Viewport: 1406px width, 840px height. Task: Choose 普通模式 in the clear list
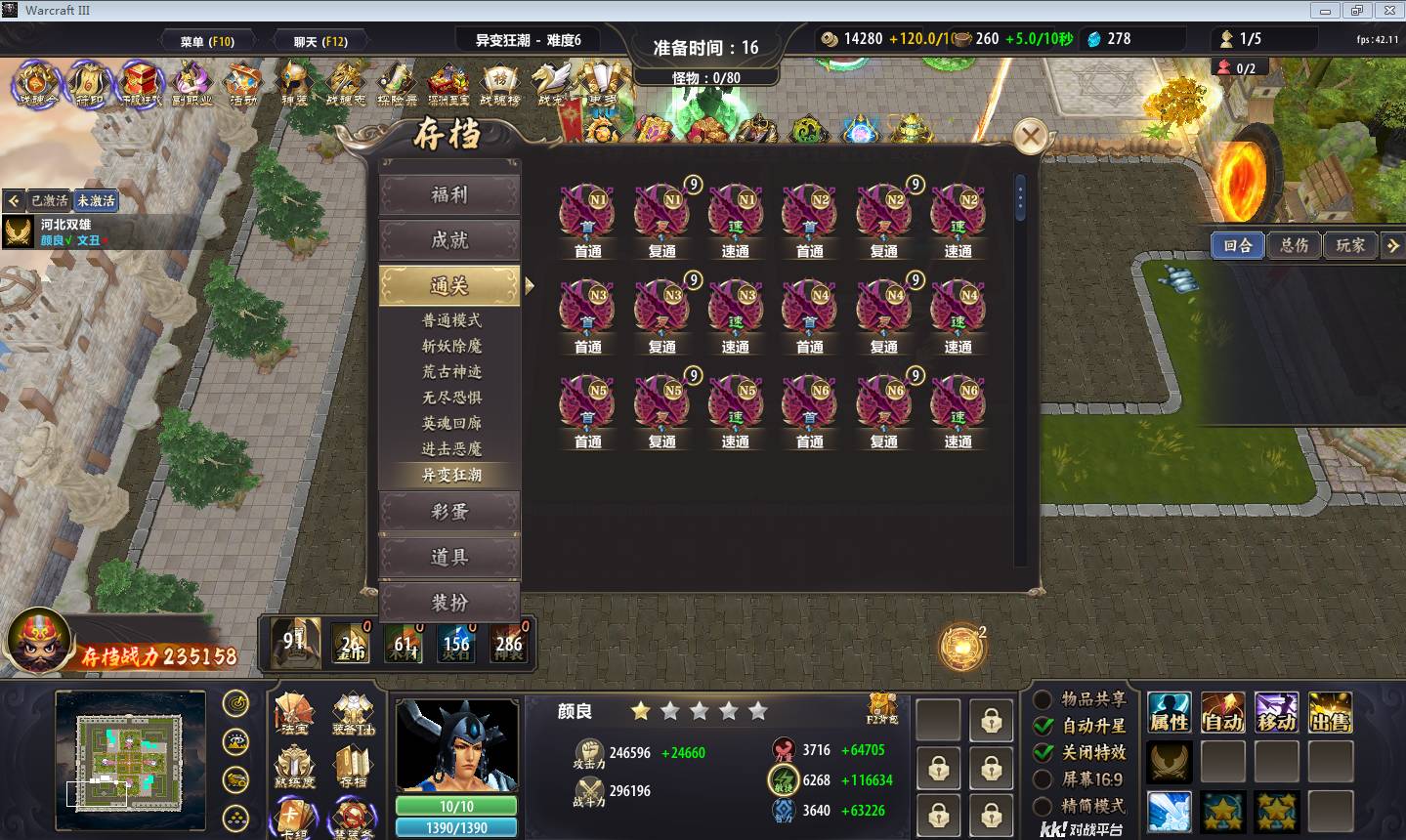(451, 320)
